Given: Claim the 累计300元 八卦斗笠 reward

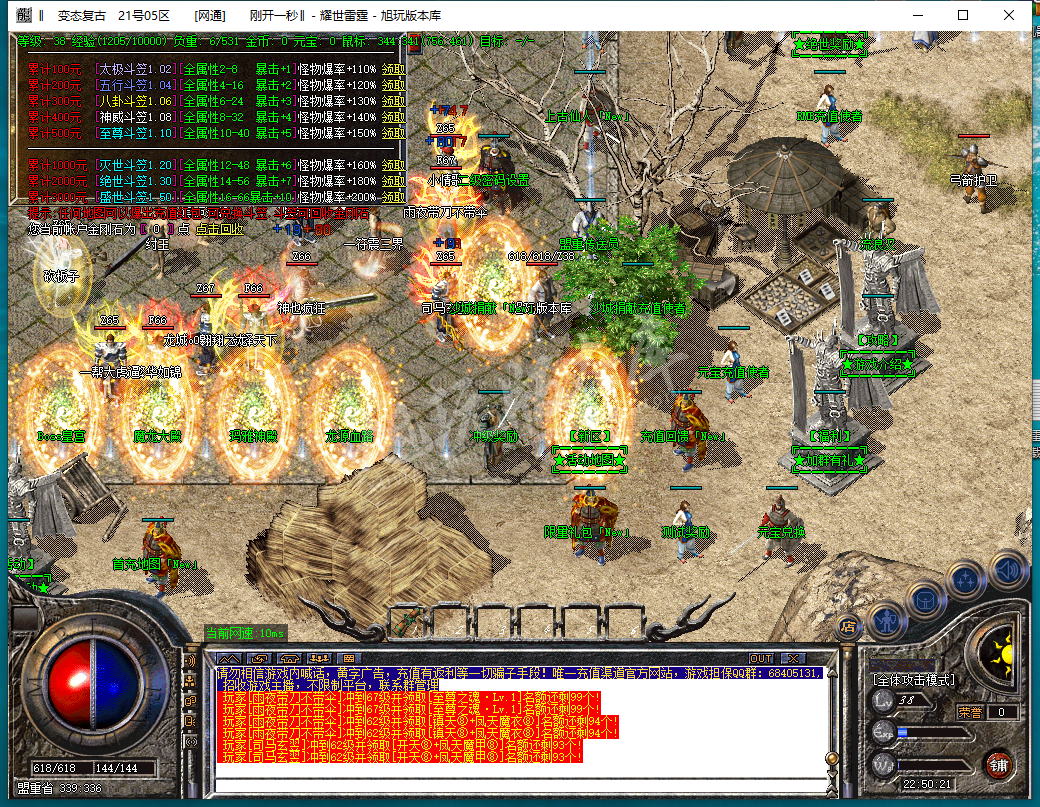Looking at the screenshot, I should [395, 101].
